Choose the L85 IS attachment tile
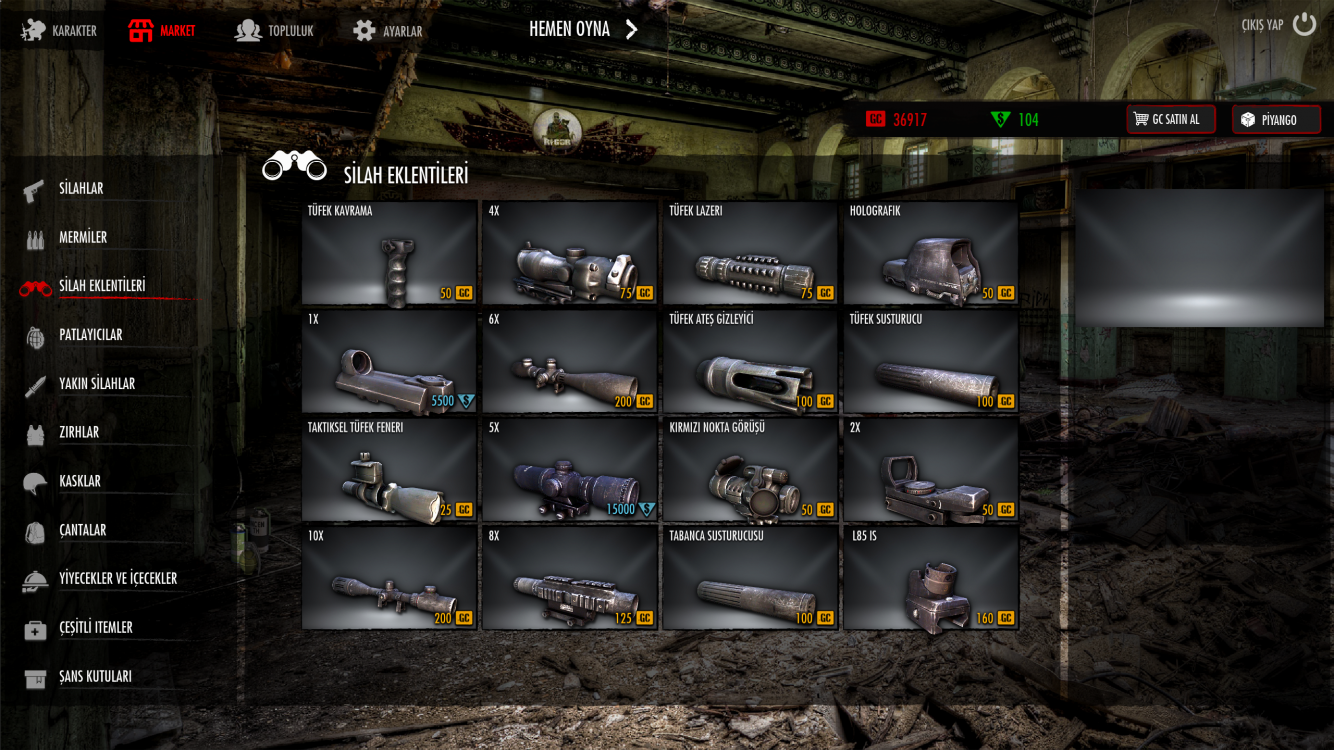This screenshot has width=1334, height=750. [930, 578]
